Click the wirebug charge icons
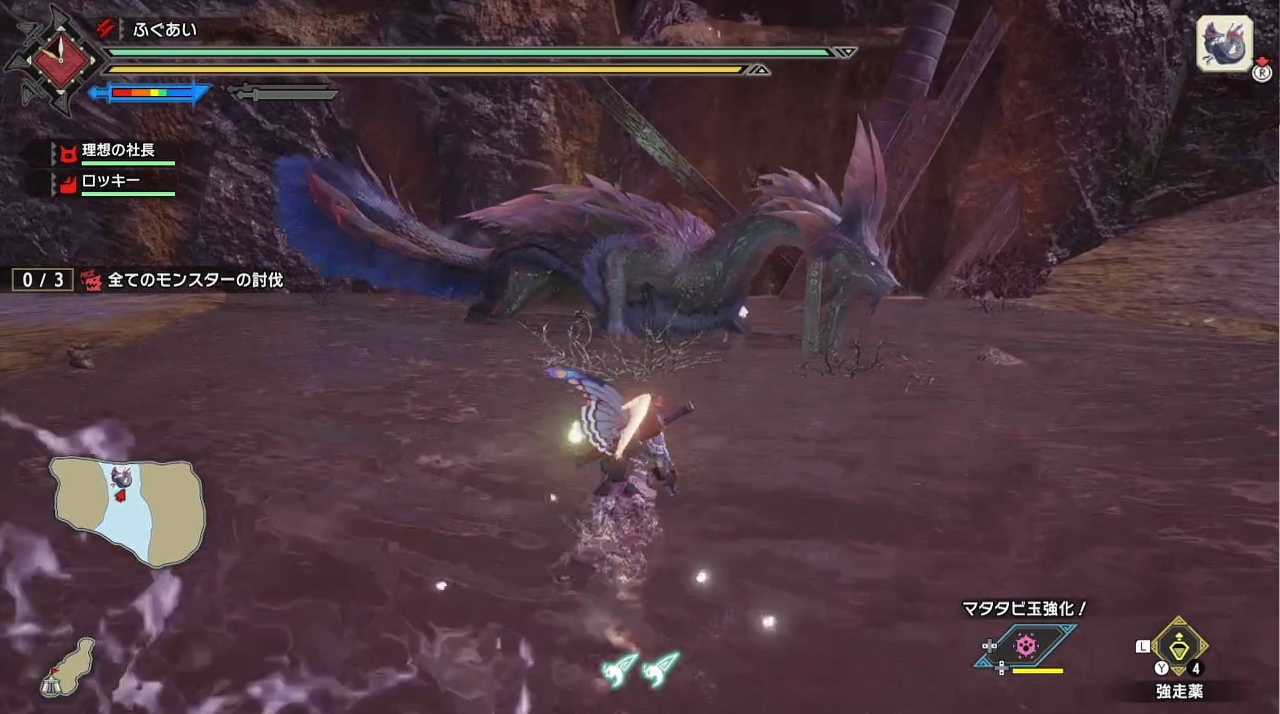This screenshot has width=1280, height=714. coord(641,667)
